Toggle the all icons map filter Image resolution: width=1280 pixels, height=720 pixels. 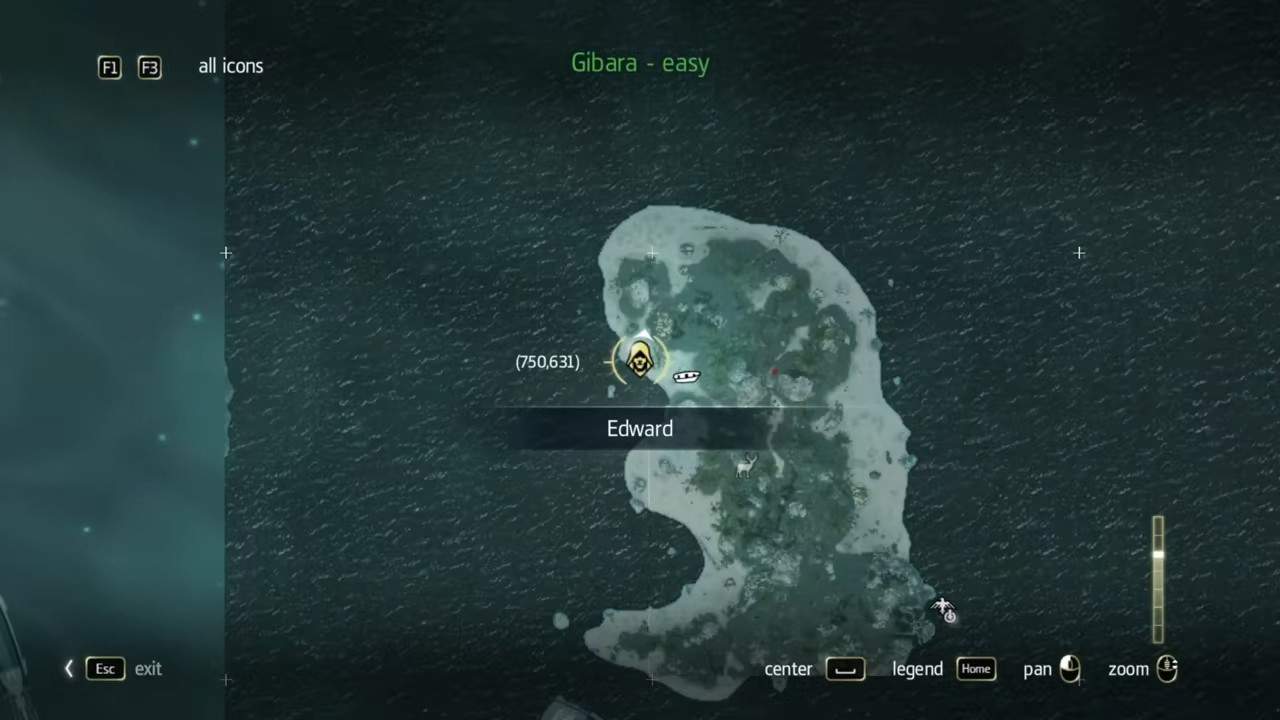pos(231,66)
